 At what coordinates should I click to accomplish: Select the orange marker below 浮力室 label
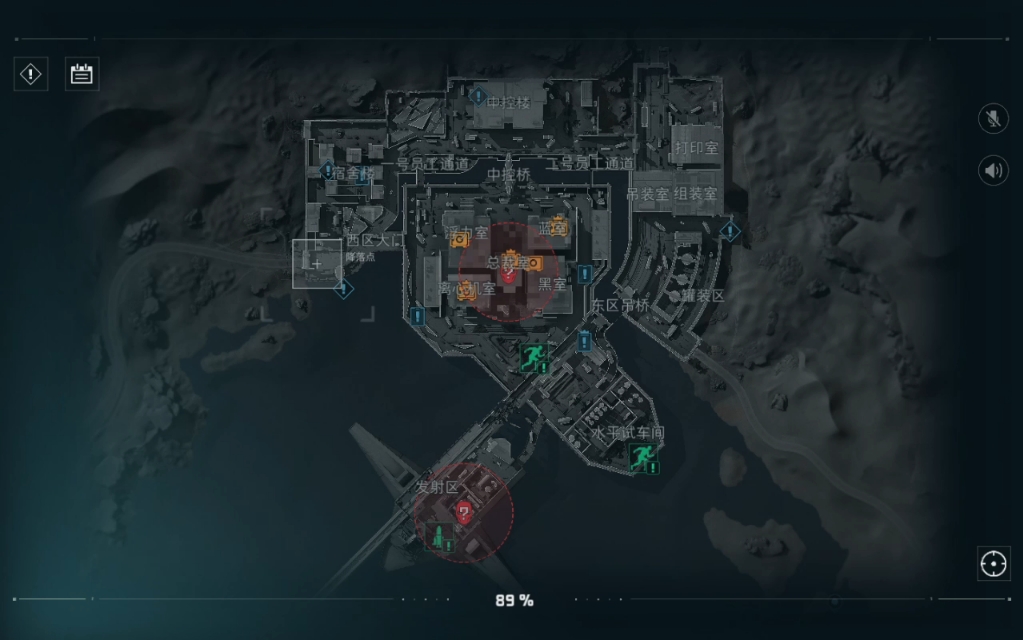click(458, 241)
